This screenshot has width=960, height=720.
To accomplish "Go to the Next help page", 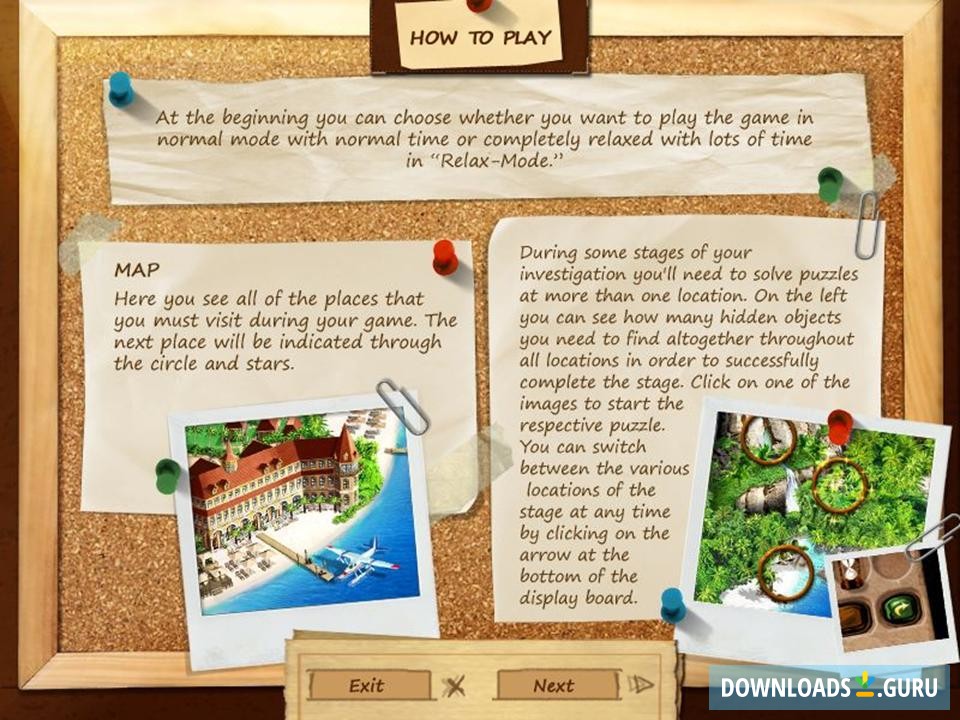I will 554,685.
